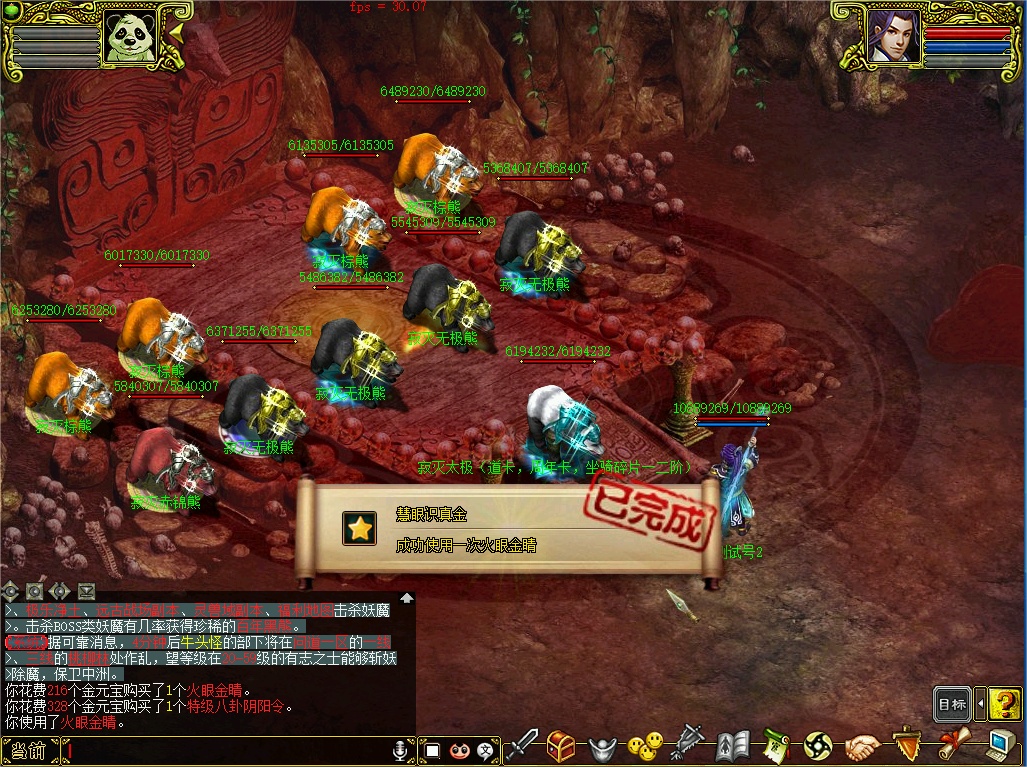Open the open book icon
Image resolution: width=1027 pixels, height=767 pixels.
[x=733, y=746]
